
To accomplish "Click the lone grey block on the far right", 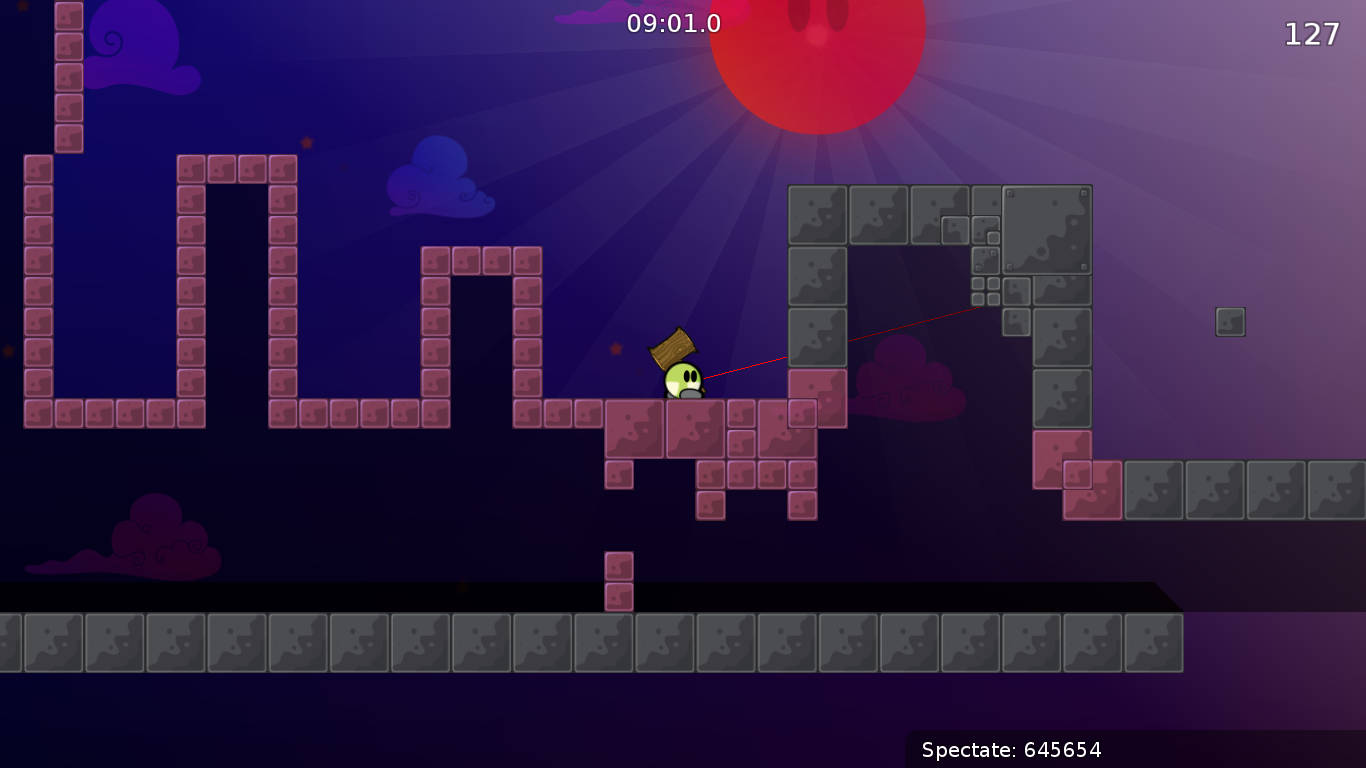I will [1229, 321].
